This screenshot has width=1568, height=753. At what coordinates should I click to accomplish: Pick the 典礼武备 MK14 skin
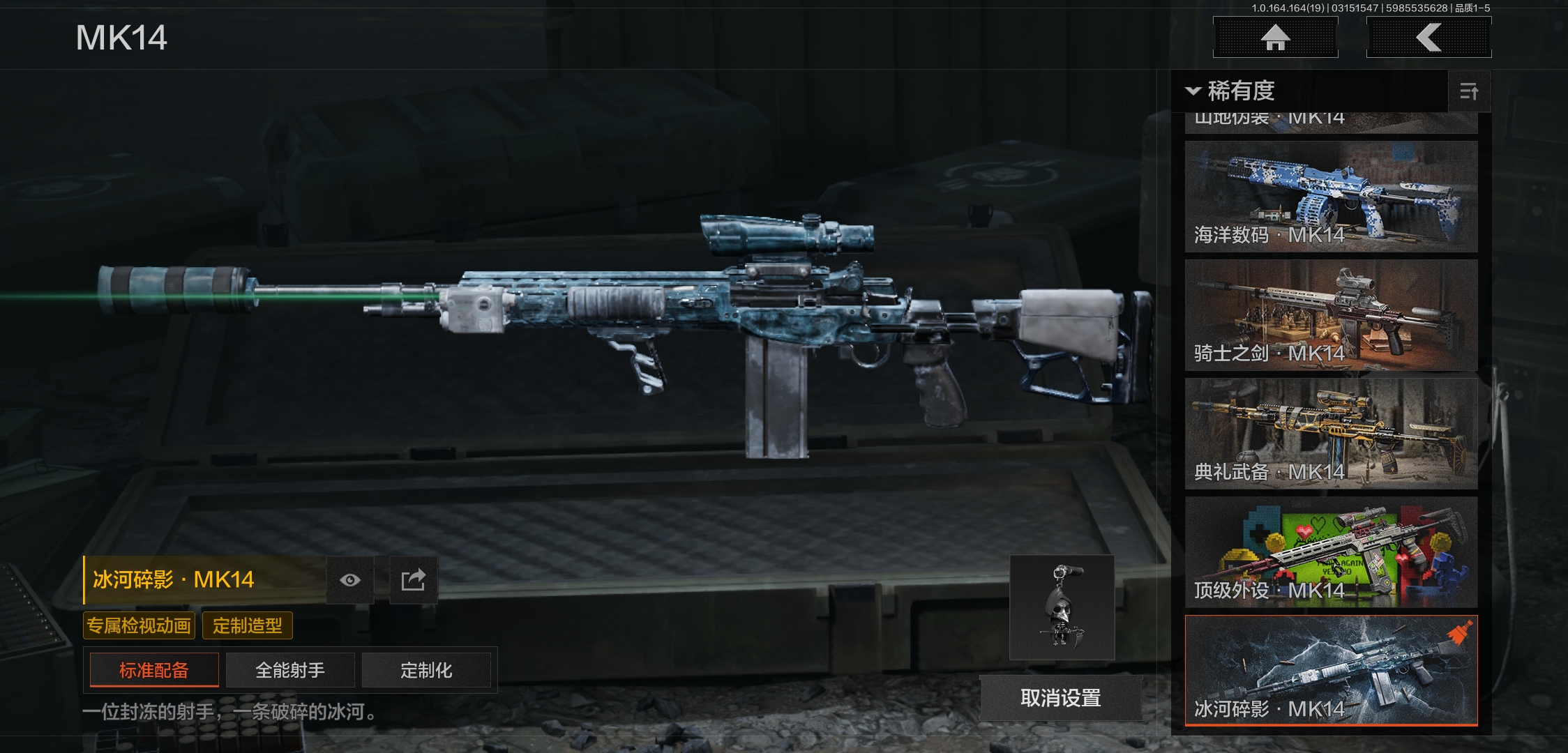tap(1331, 434)
